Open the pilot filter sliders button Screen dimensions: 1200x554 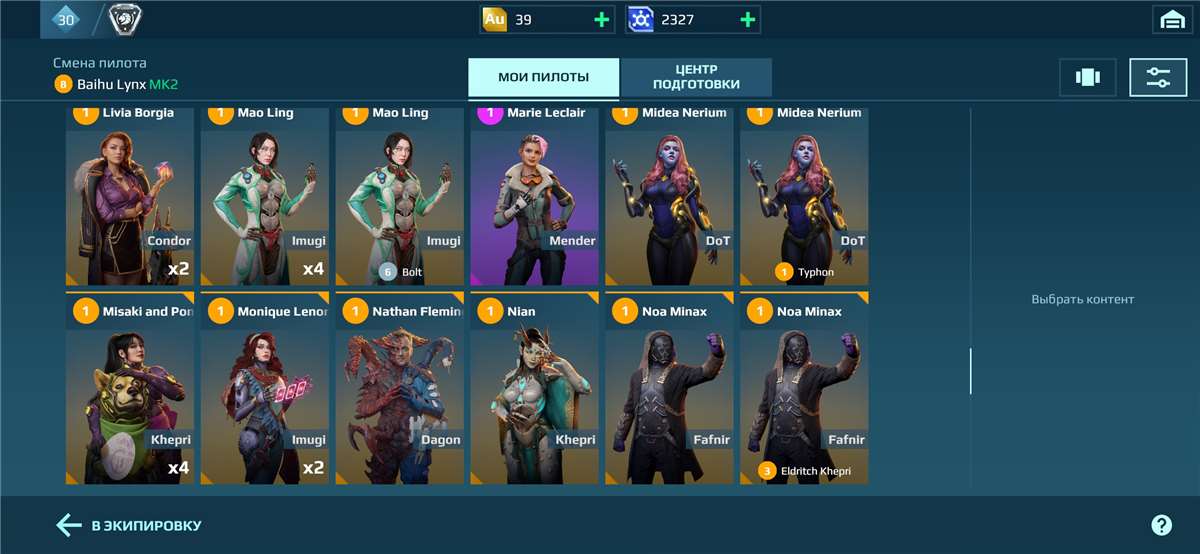(x=1158, y=78)
